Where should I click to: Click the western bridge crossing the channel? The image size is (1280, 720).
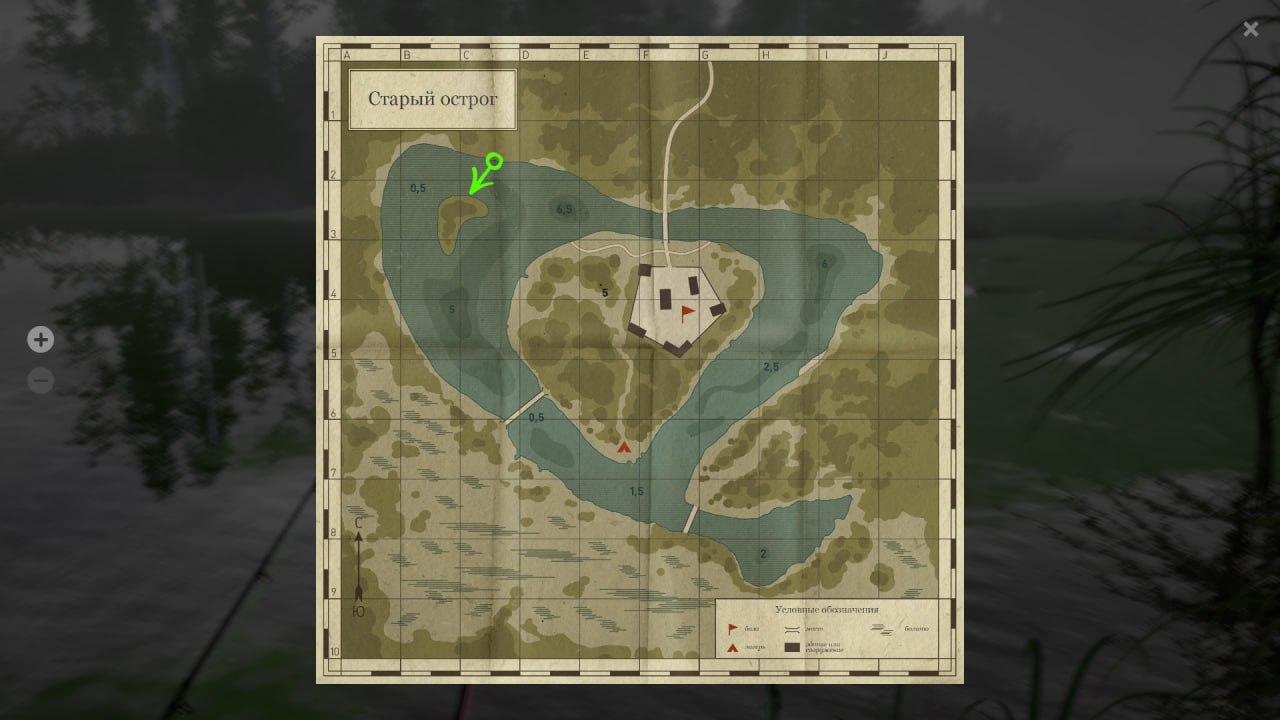point(524,409)
